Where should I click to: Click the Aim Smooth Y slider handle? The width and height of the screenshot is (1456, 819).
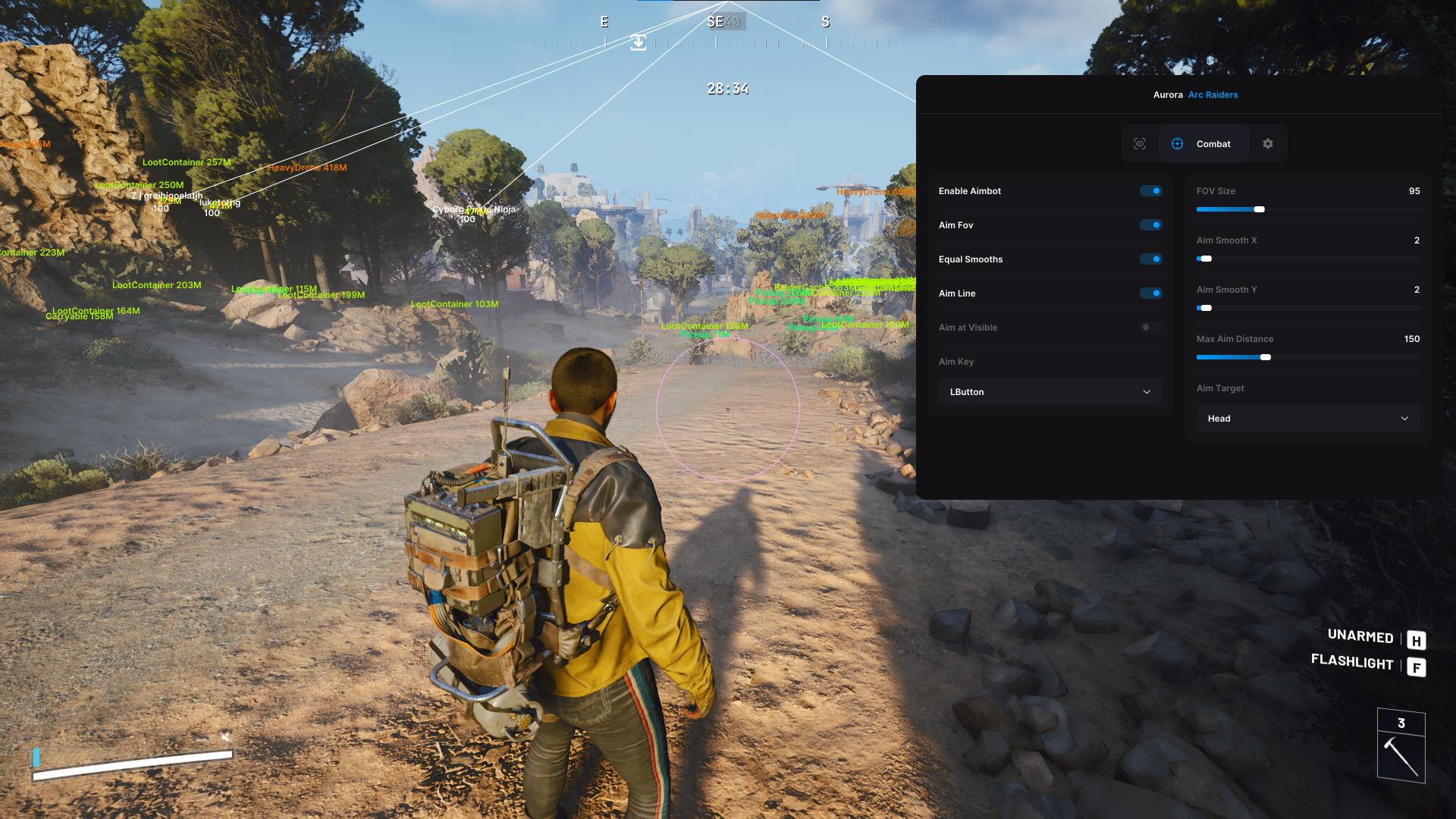pos(1207,308)
